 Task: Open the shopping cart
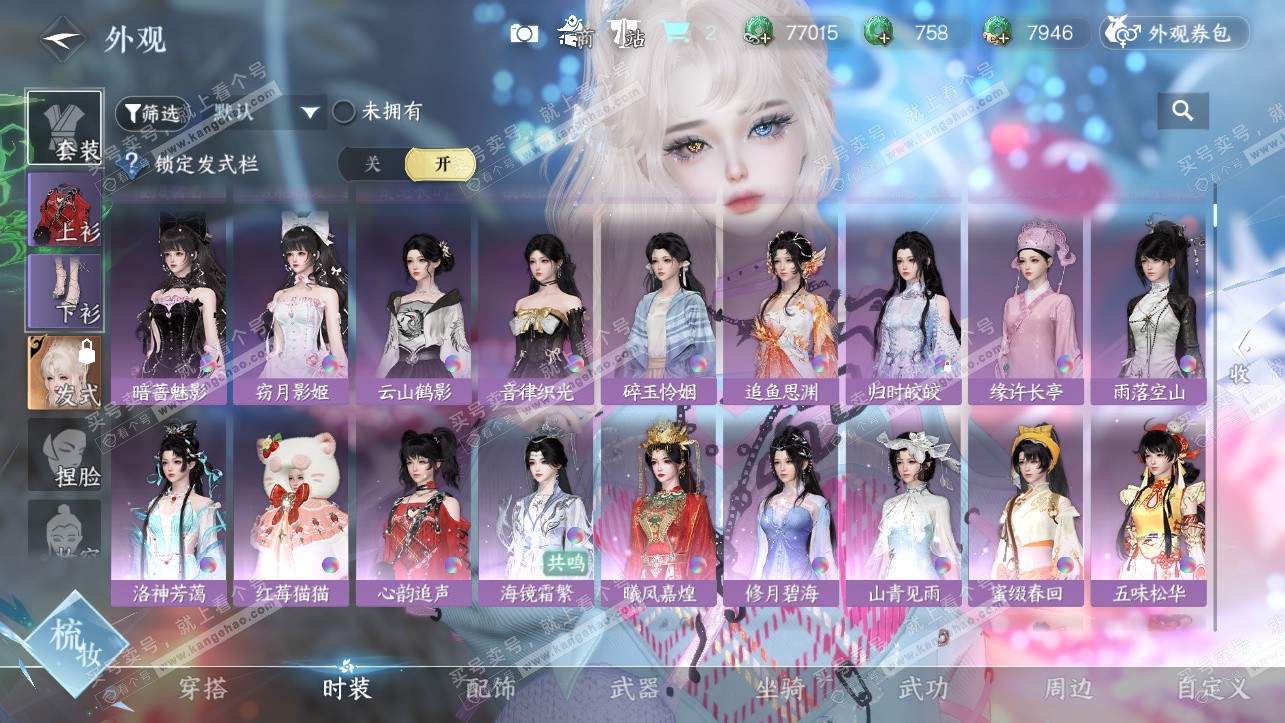click(677, 33)
